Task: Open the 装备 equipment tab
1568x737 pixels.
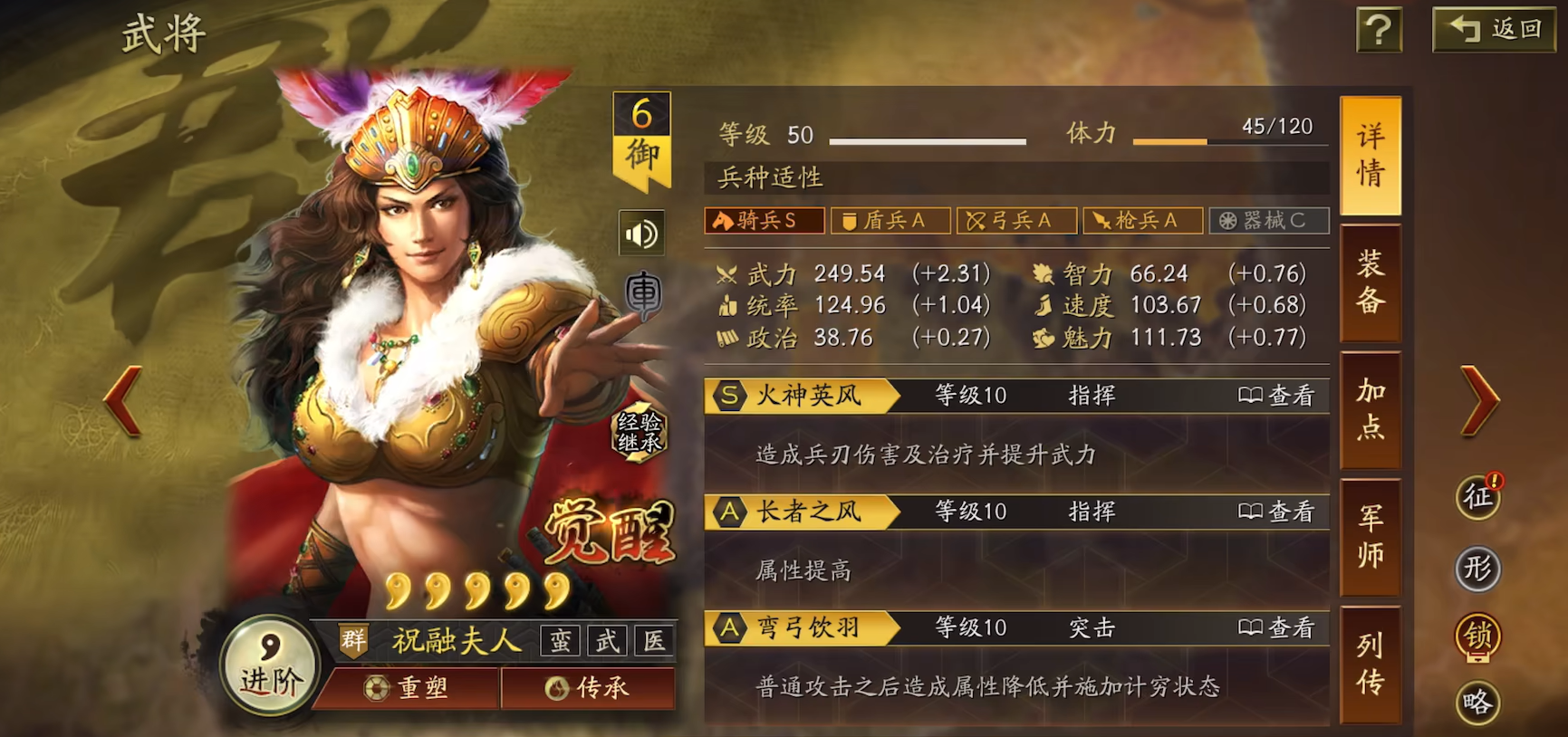Action: pos(1370,281)
